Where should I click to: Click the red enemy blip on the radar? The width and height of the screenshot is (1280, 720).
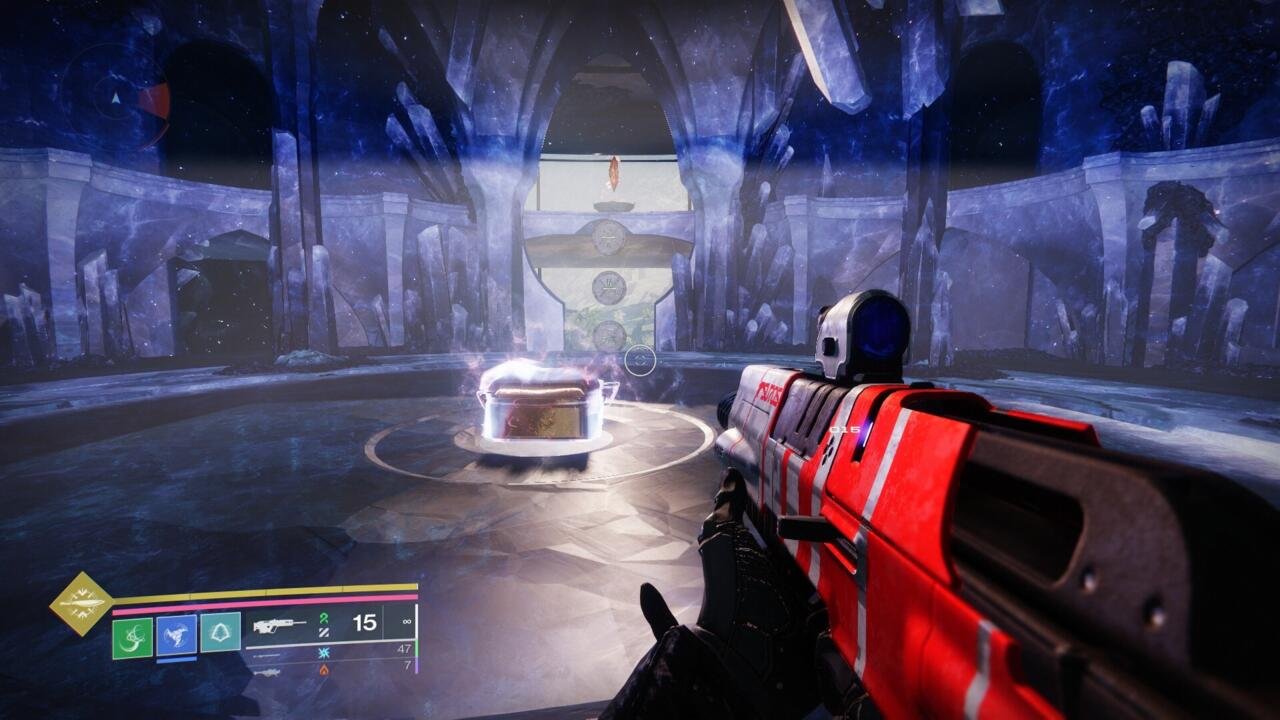pos(153,99)
